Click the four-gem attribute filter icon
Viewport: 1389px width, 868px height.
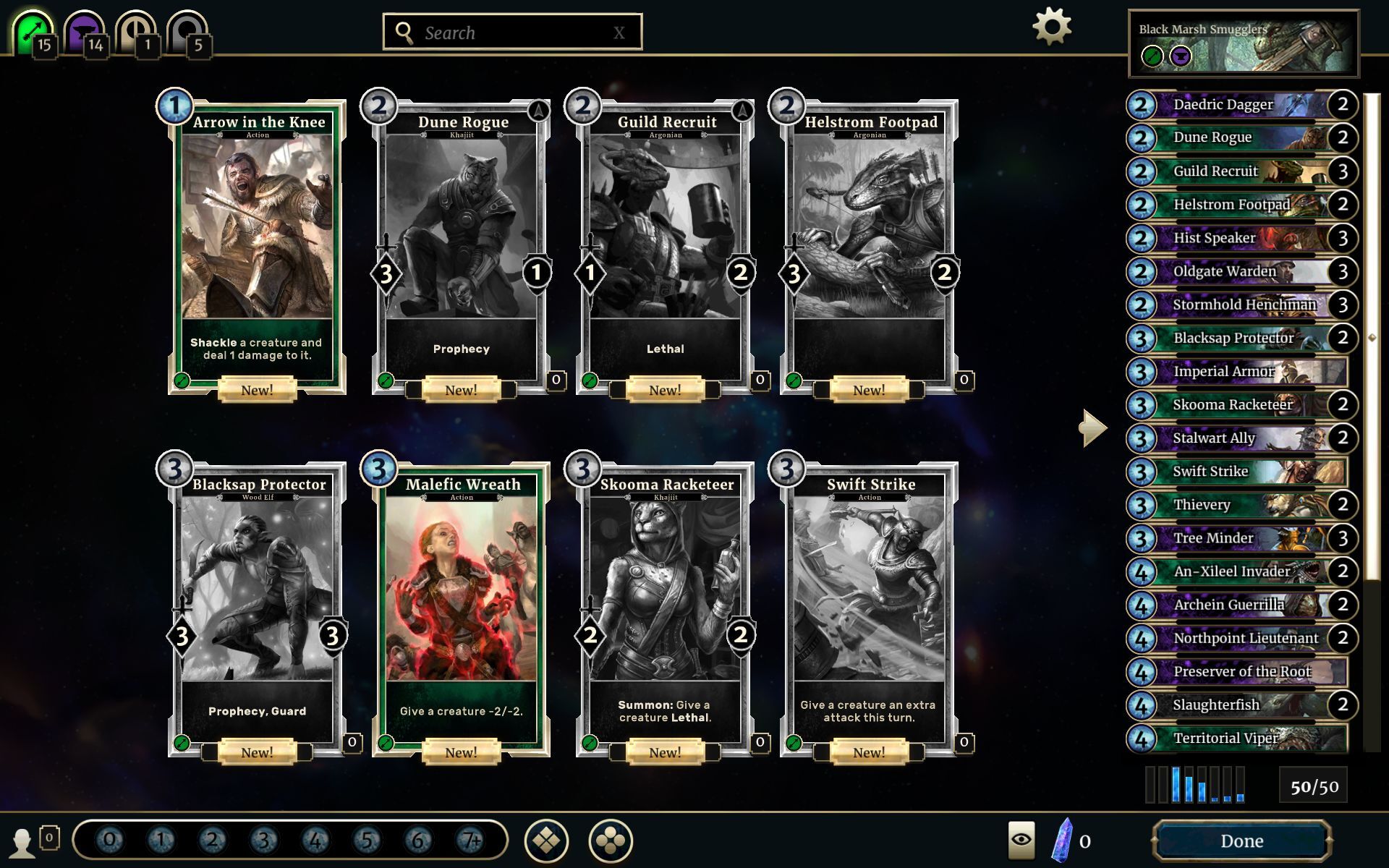tap(611, 841)
